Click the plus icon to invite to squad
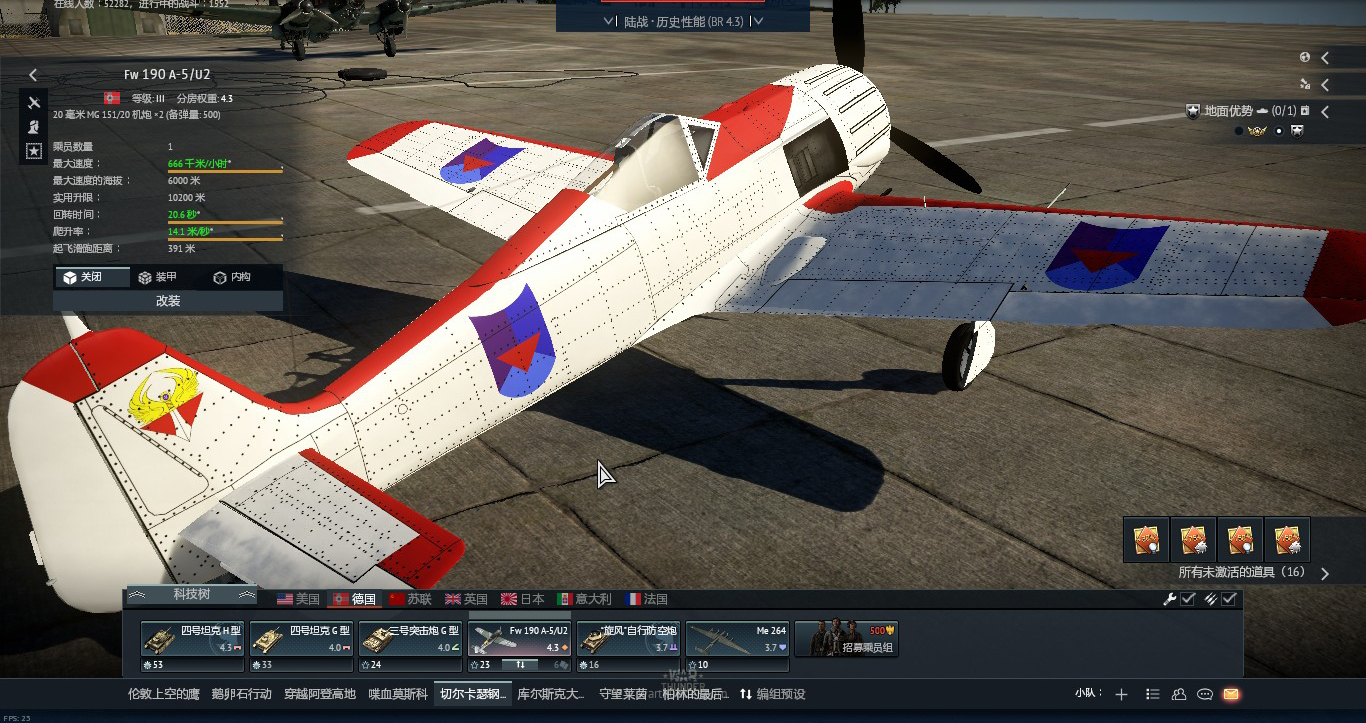This screenshot has width=1366, height=723. [x=1121, y=694]
